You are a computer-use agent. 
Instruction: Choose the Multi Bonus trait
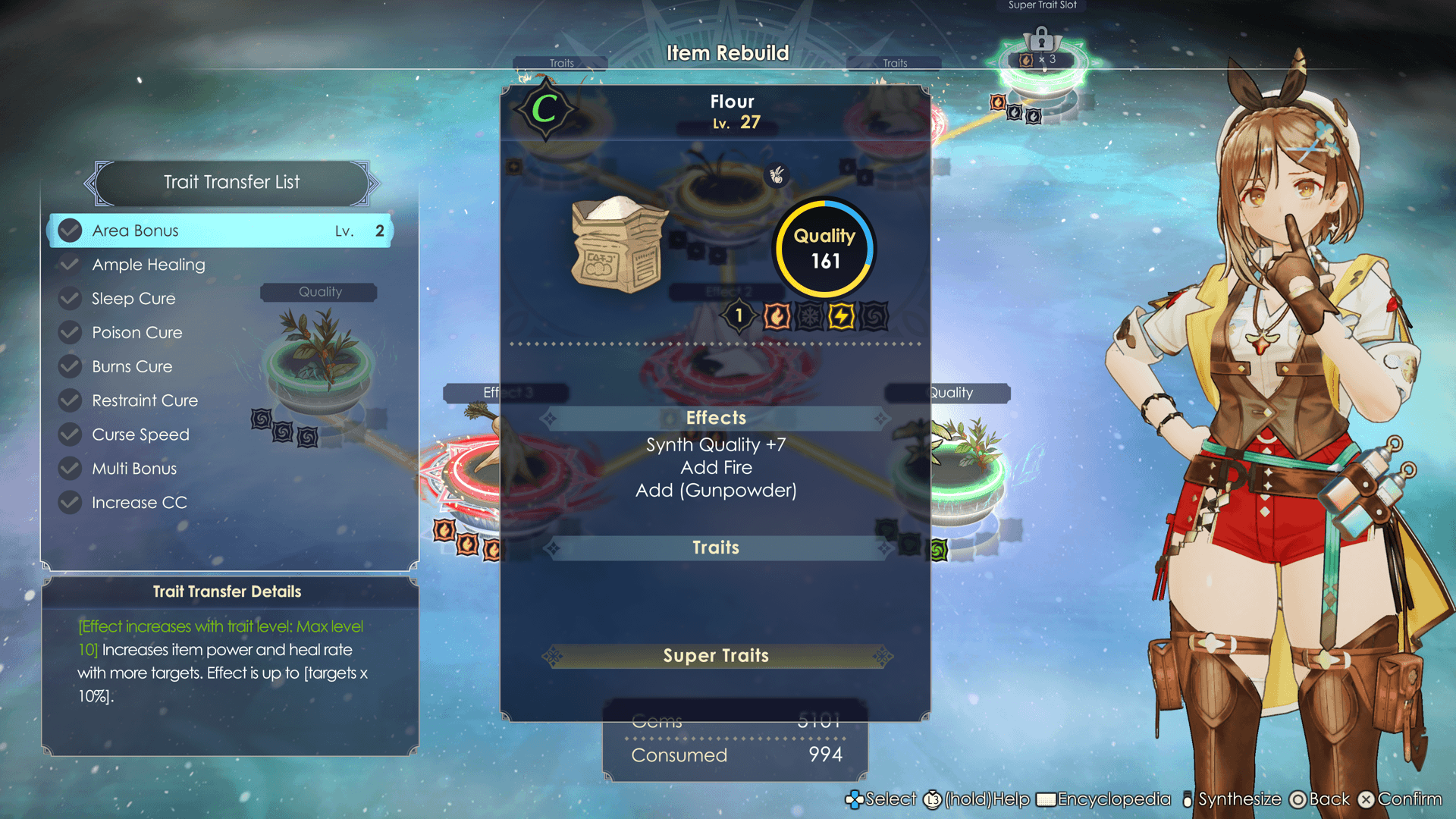tap(134, 469)
